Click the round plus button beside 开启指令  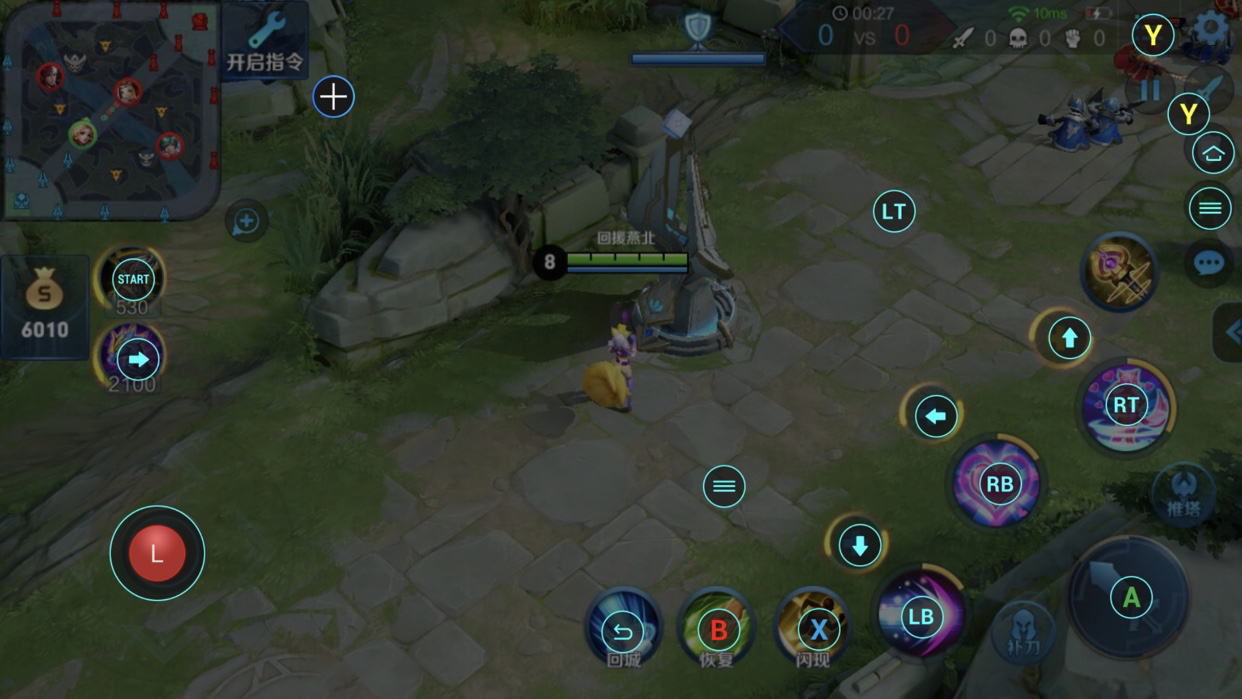pyautogui.click(x=333, y=97)
